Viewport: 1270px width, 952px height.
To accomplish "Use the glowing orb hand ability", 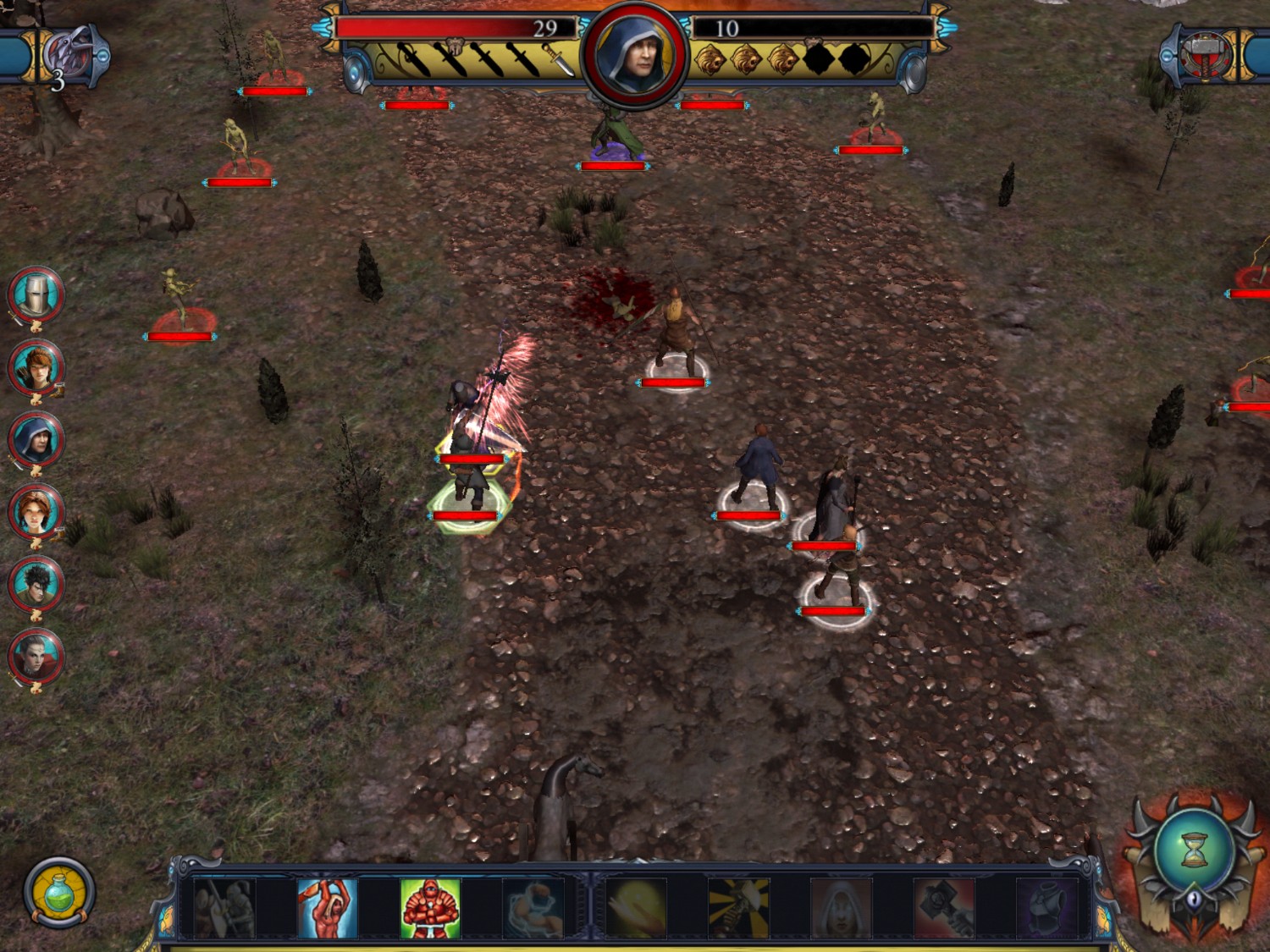I will [636, 909].
